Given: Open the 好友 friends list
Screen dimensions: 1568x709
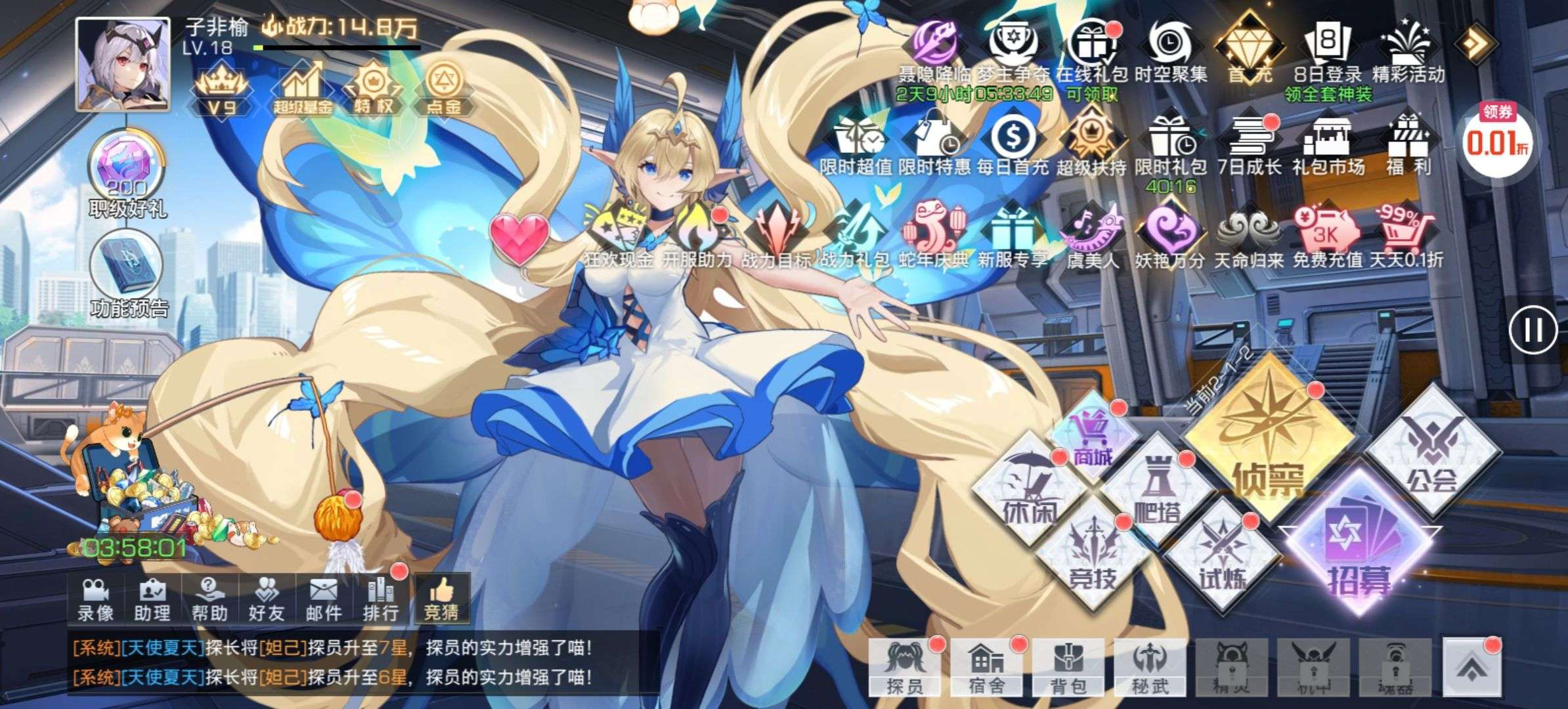Looking at the screenshot, I should pos(267,599).
